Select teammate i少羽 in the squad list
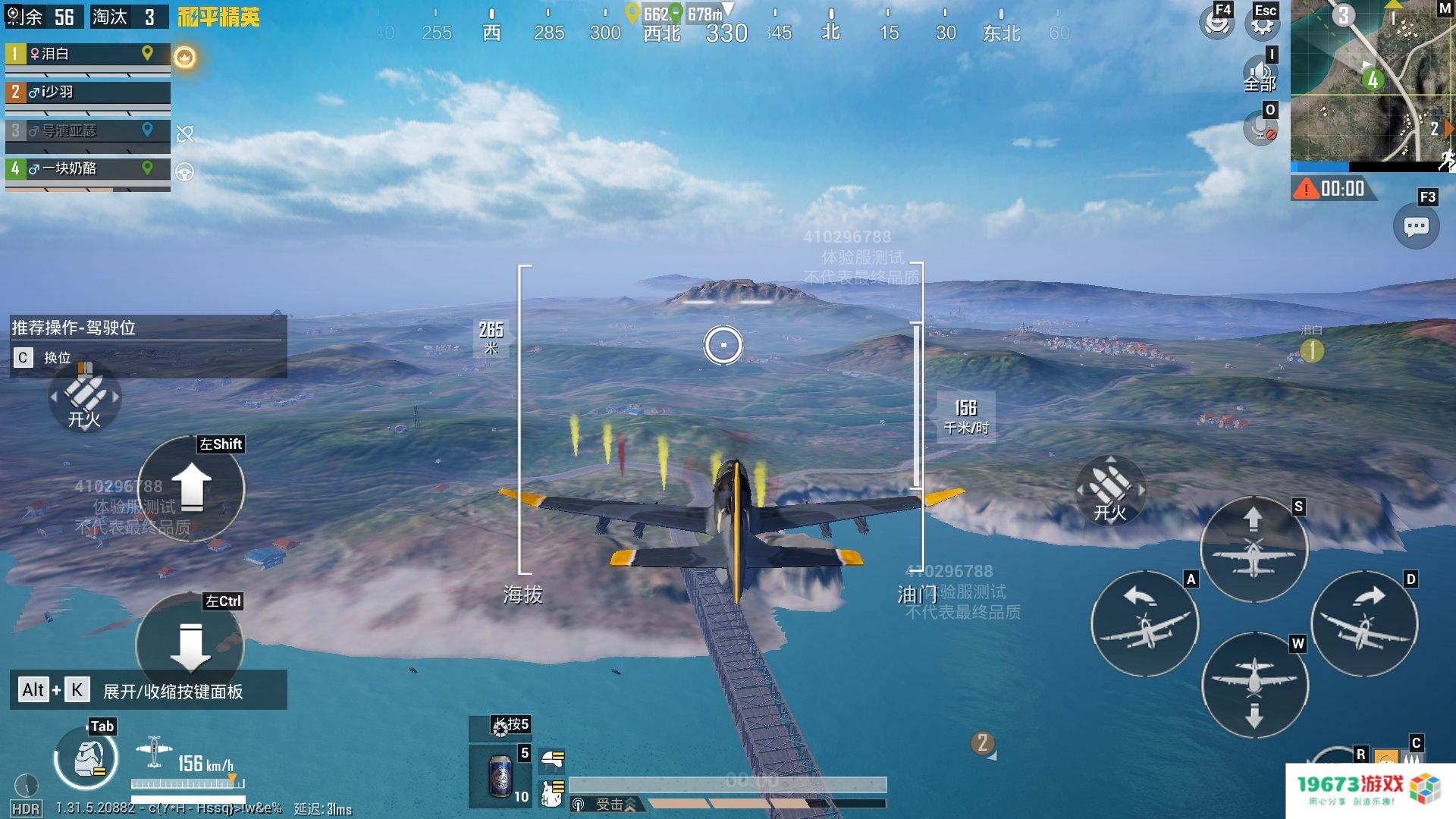The width and height of the screenshot is (1456, 819). pos(87,93)
